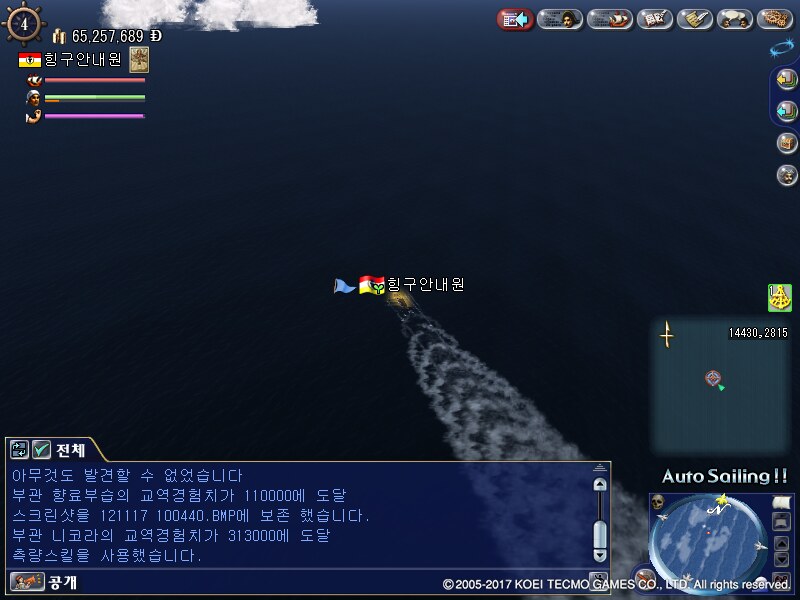
Task: Click the skull icon beside minimap
Action: pyautogui.click(x=657, y=501)
